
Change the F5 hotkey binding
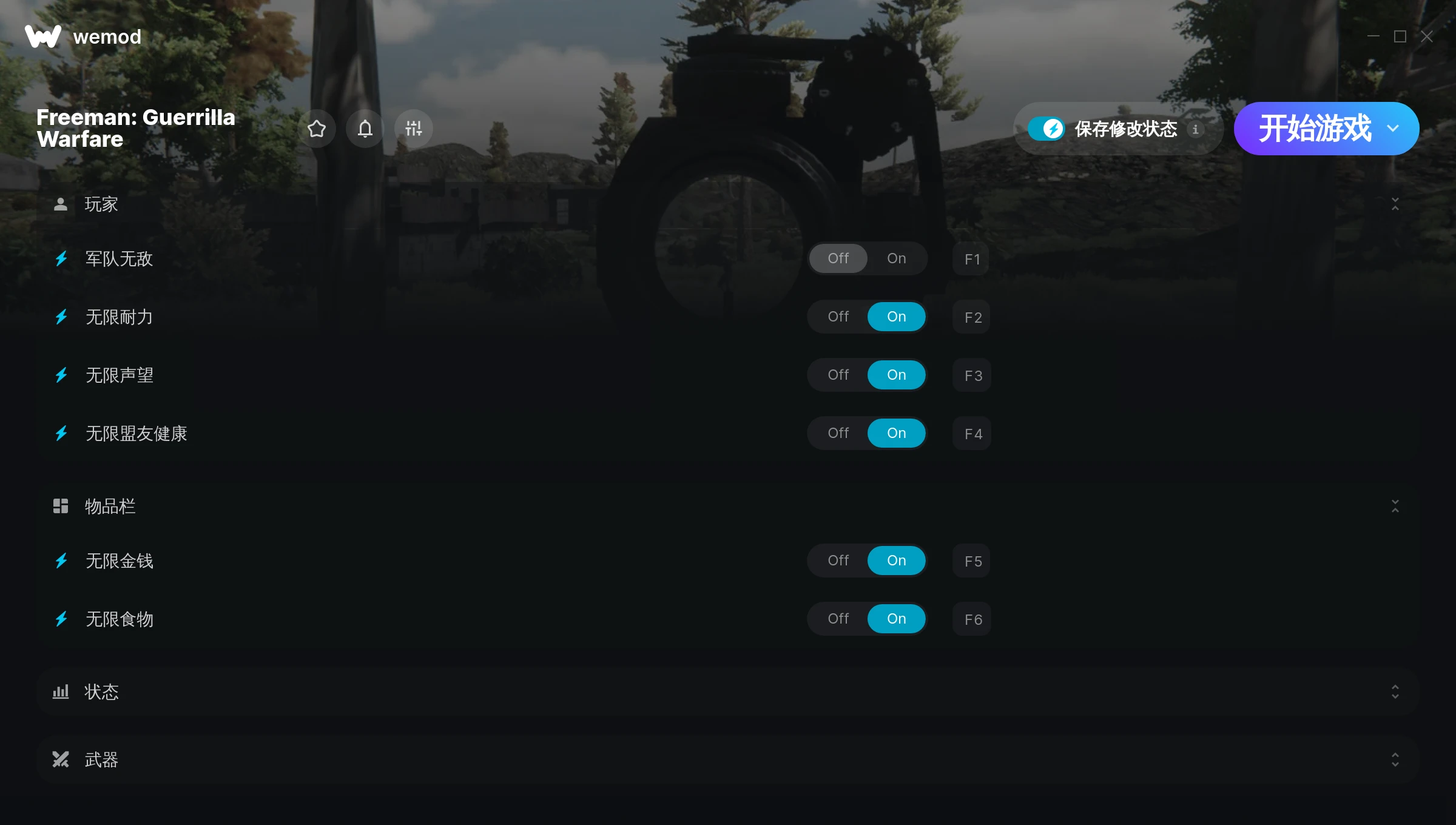pos(972,561)
